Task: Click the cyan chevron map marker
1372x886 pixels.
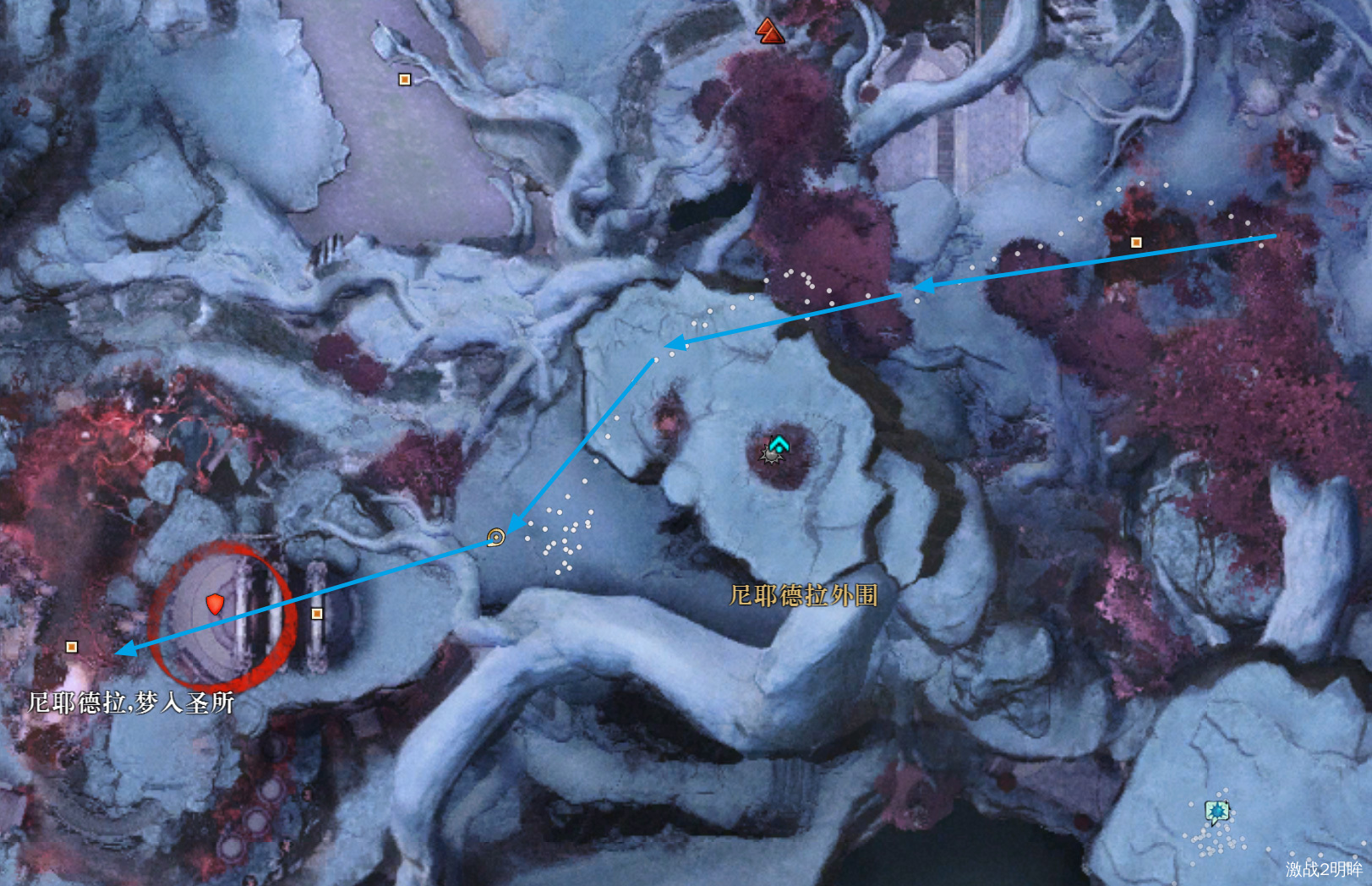Action: (x=778, y=443)
